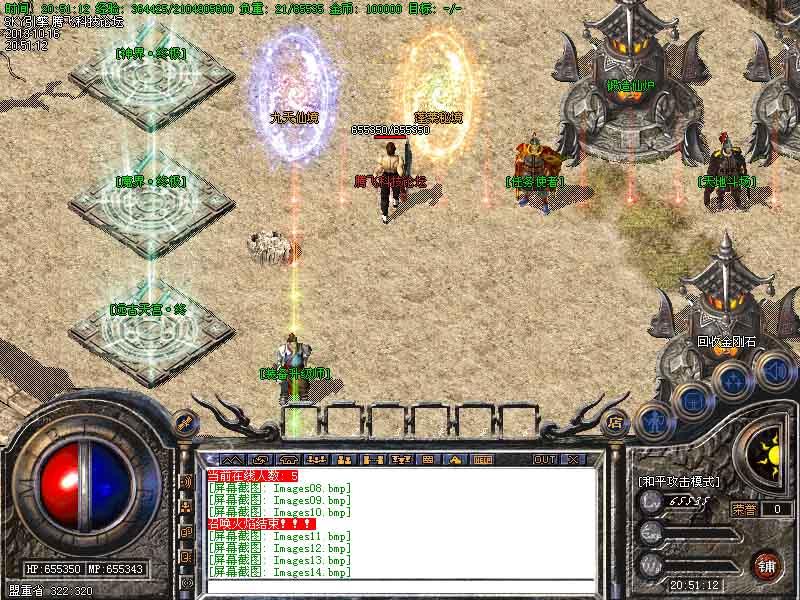Switch the 和平攻击模式 attack mode label

pyautogui.click(x=679, y=482)
